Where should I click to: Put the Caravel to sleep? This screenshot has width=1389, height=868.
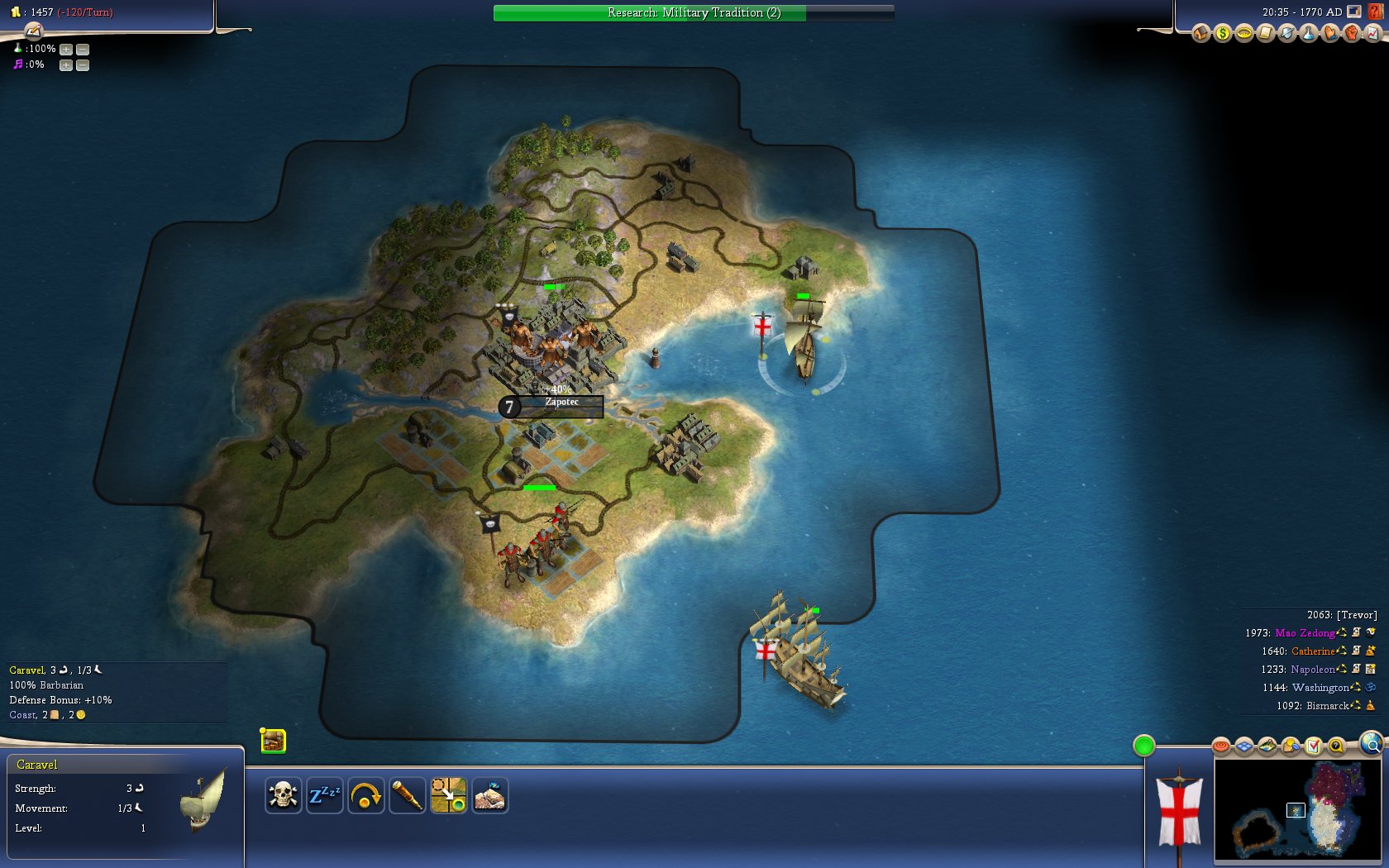pyautogui.click(x=324, y=796)
